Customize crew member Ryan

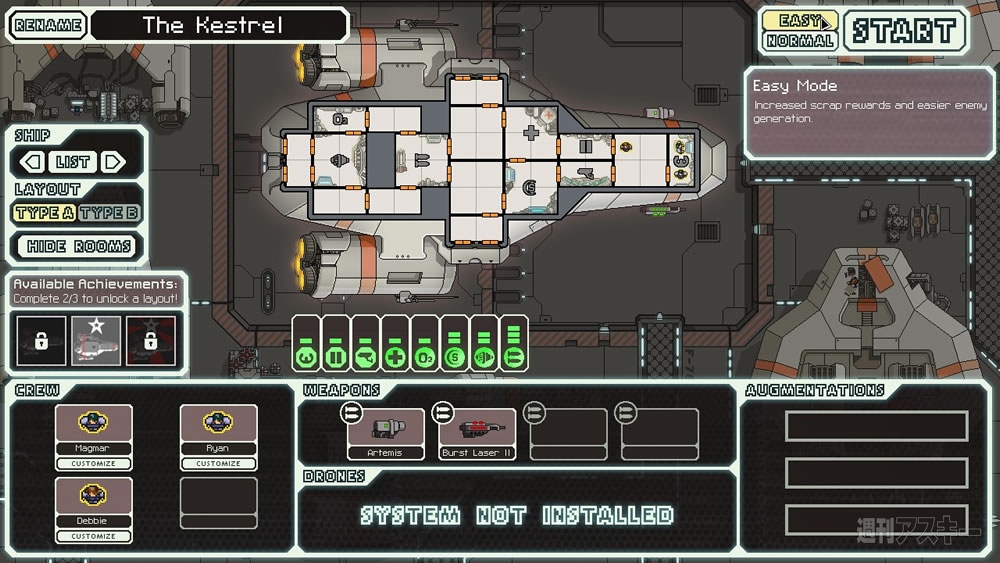pos(218,464)
